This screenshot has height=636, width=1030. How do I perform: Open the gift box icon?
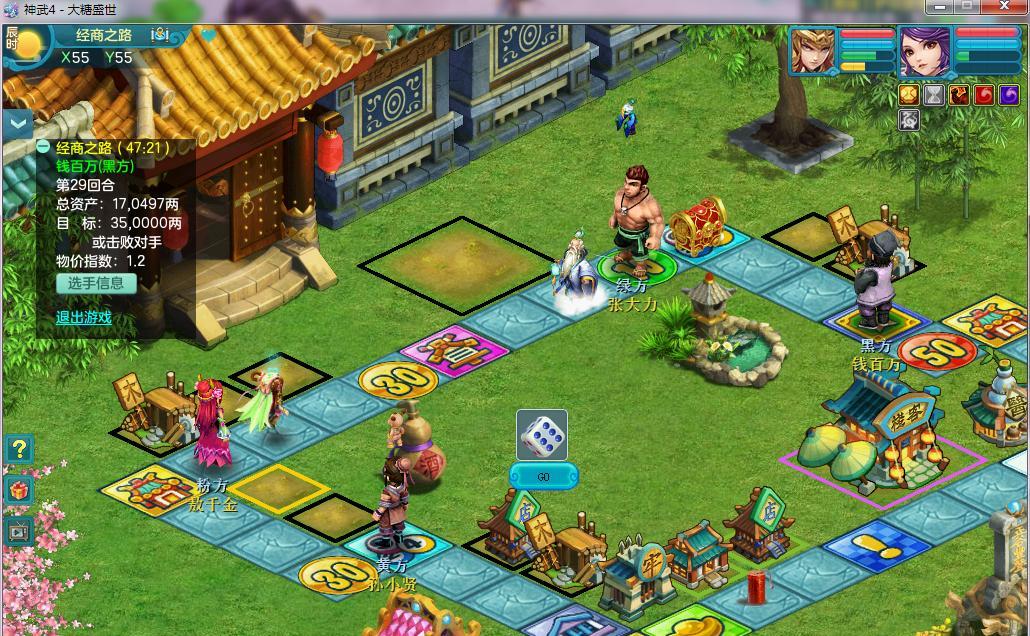pyautogui.click(x=19, y=490)
